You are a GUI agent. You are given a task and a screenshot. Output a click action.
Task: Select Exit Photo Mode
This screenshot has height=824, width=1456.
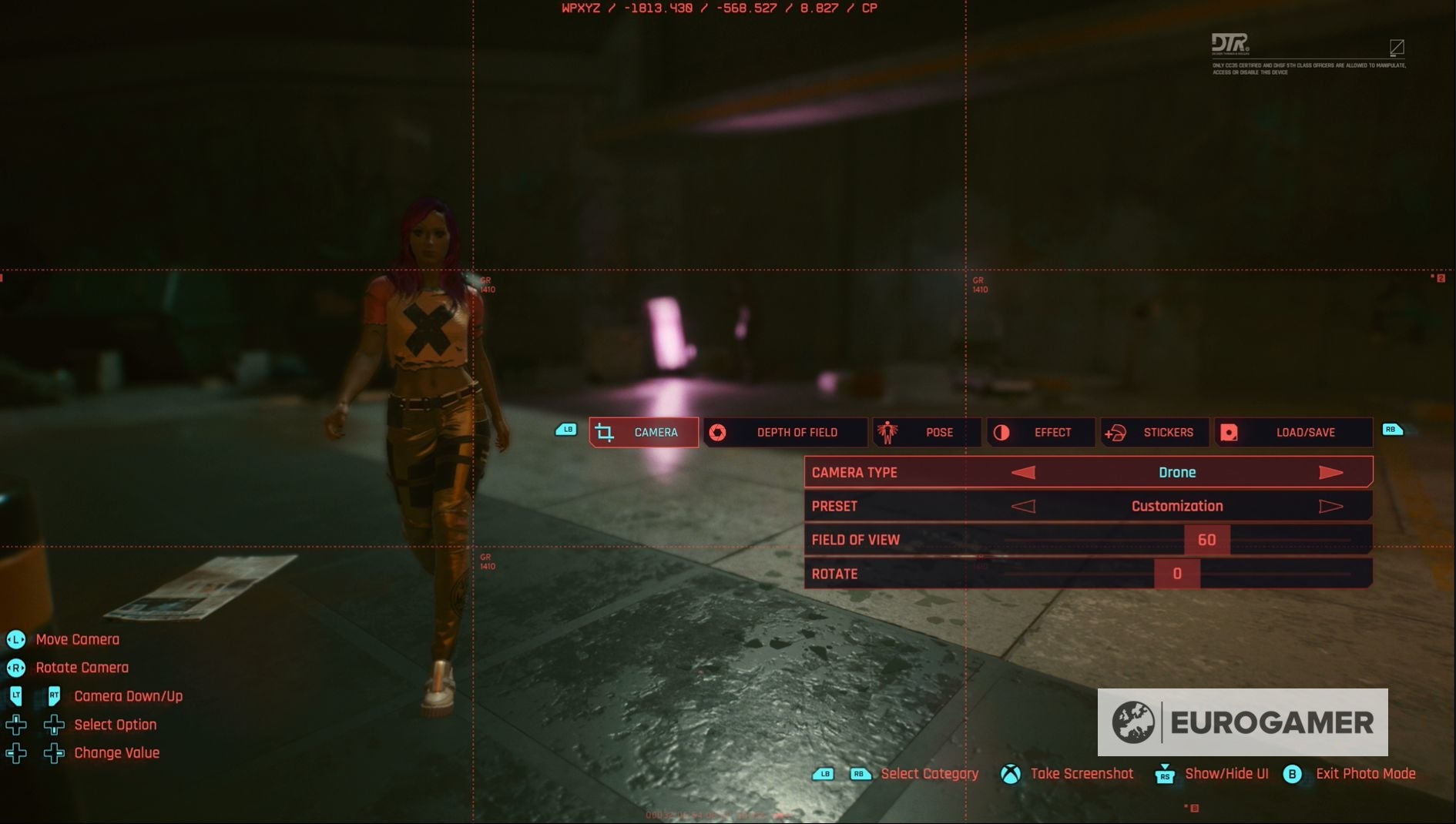[x=1364, y=774]
